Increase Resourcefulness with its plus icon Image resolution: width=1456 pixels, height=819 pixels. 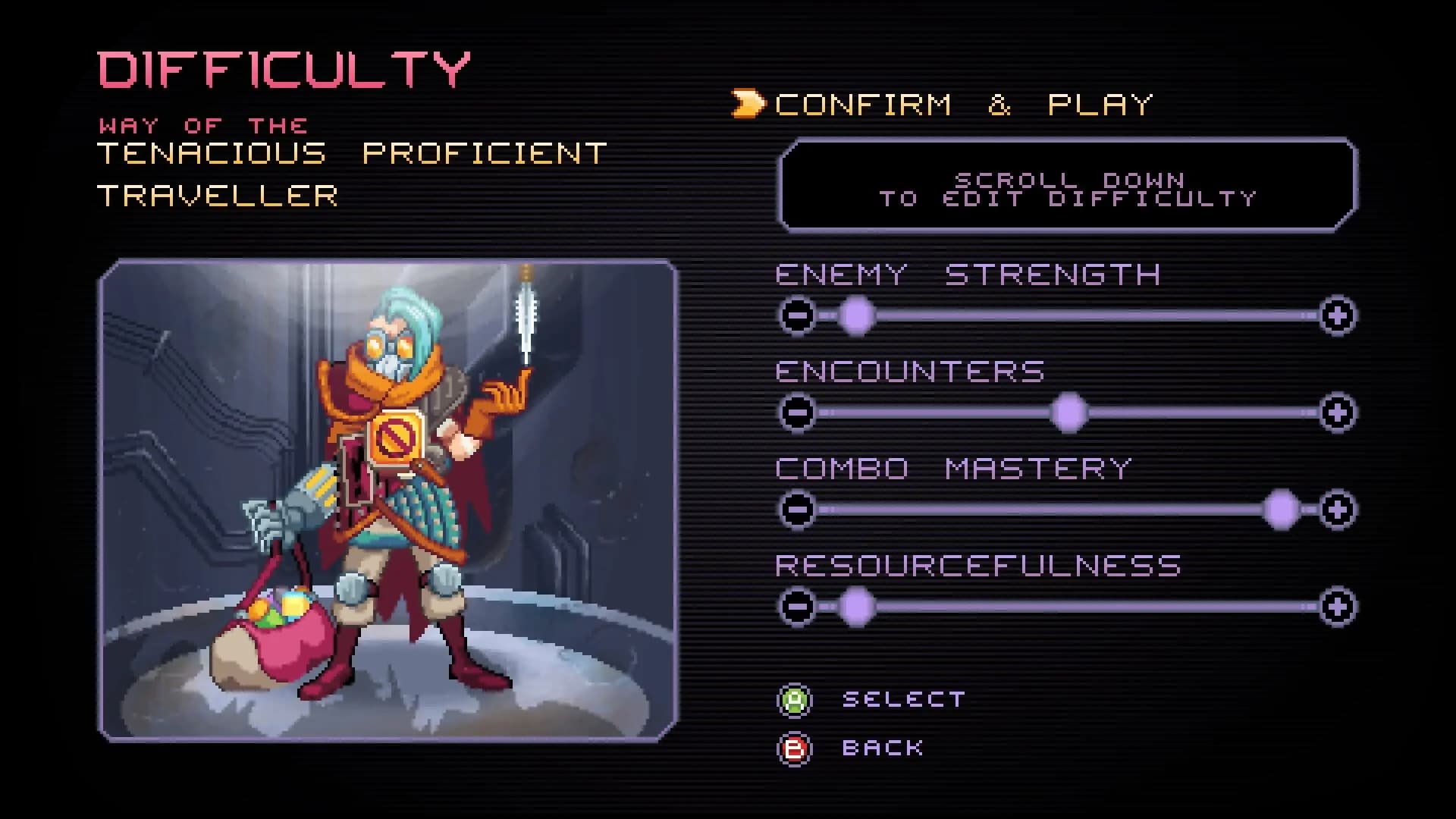(x=1338, y=605)
